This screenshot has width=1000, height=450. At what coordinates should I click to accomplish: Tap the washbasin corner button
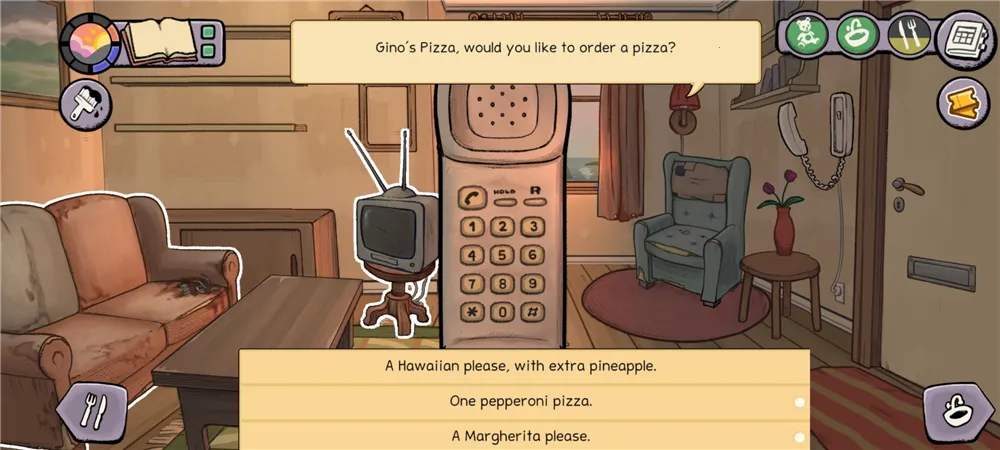coord(957,412)
